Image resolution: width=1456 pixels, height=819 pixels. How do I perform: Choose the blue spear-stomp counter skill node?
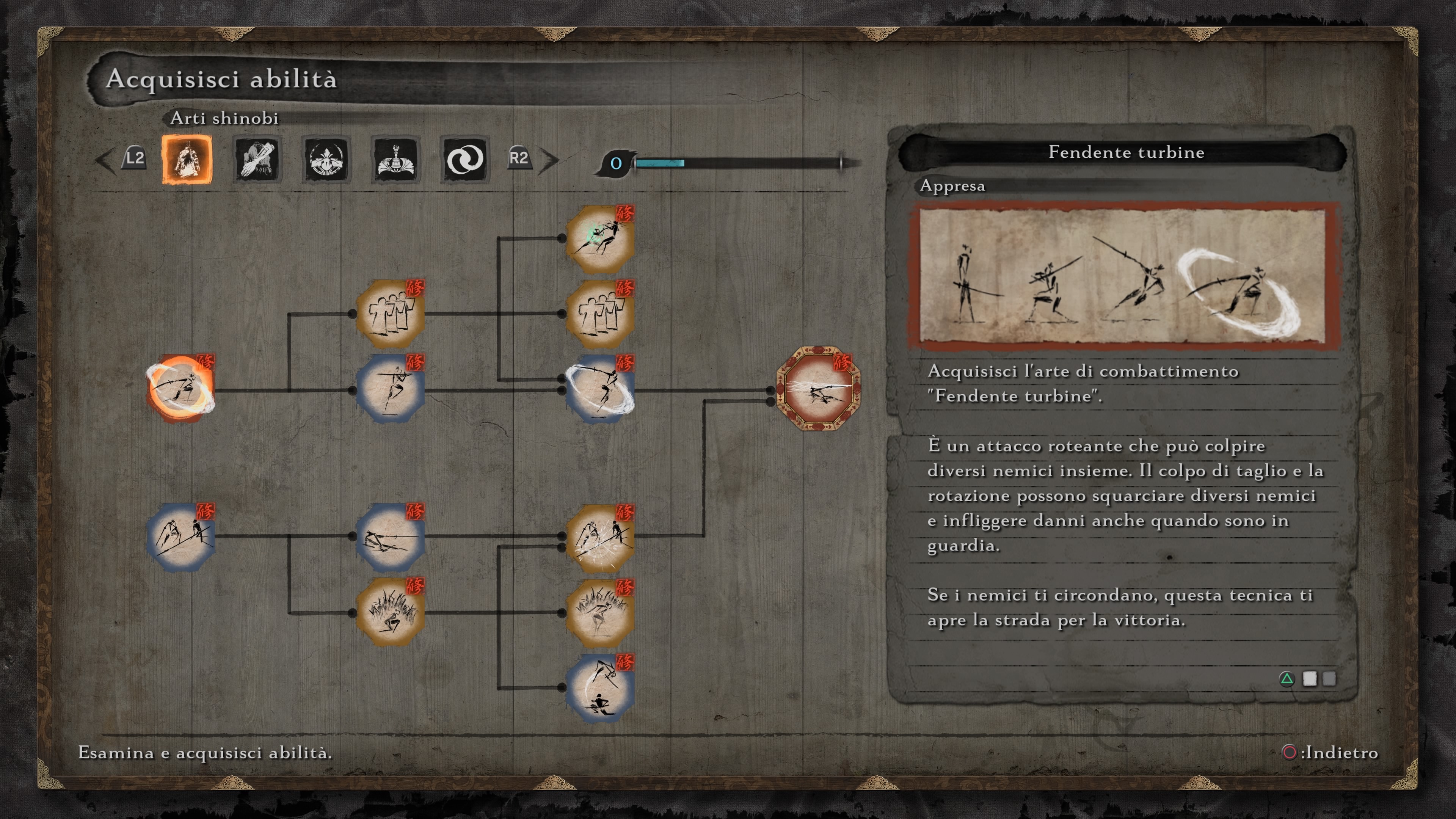click(x=182, y=536)
